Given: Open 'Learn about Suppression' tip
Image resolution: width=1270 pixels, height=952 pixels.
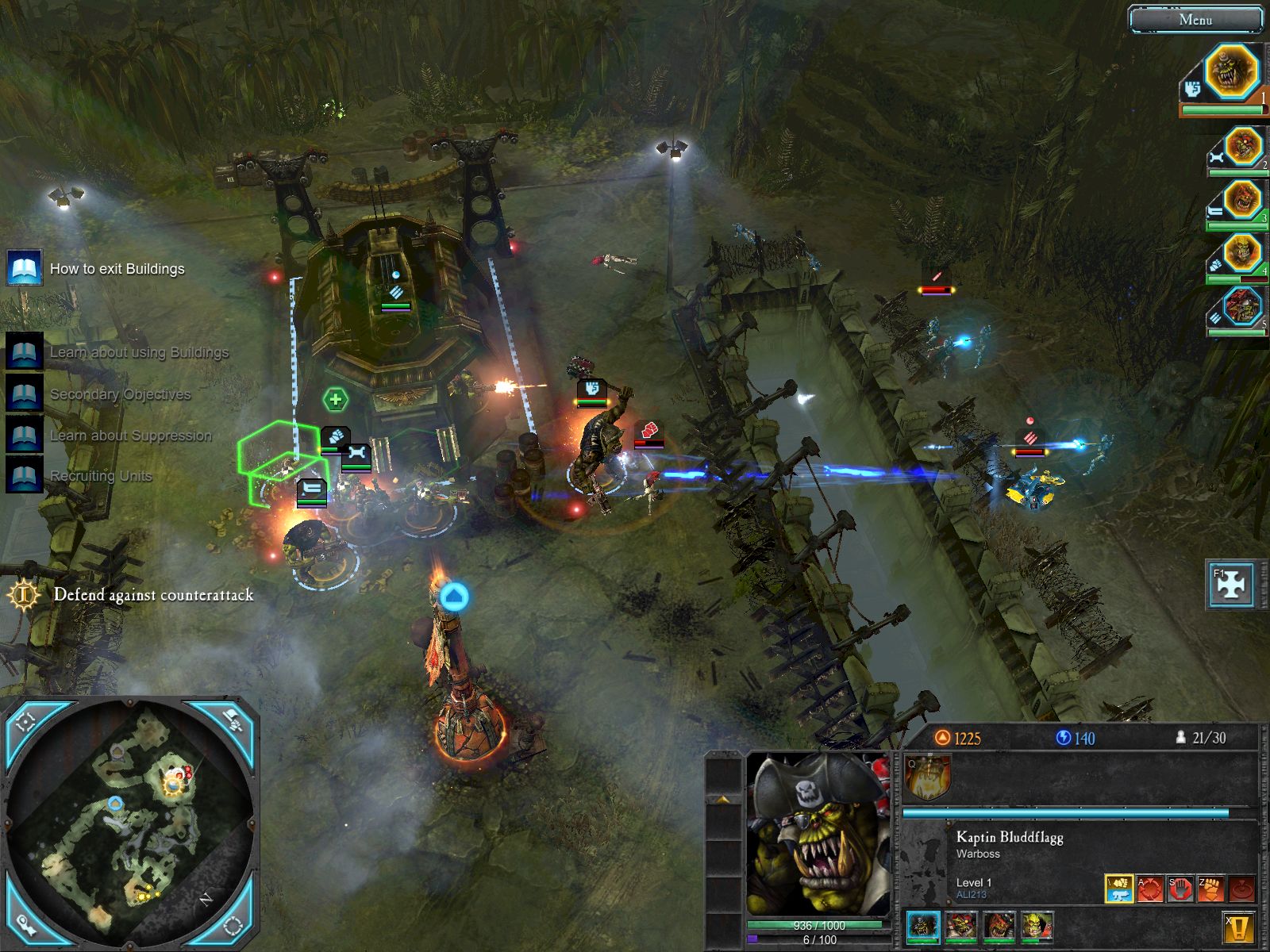Looking at the screenshot, I should coord(25,435).
